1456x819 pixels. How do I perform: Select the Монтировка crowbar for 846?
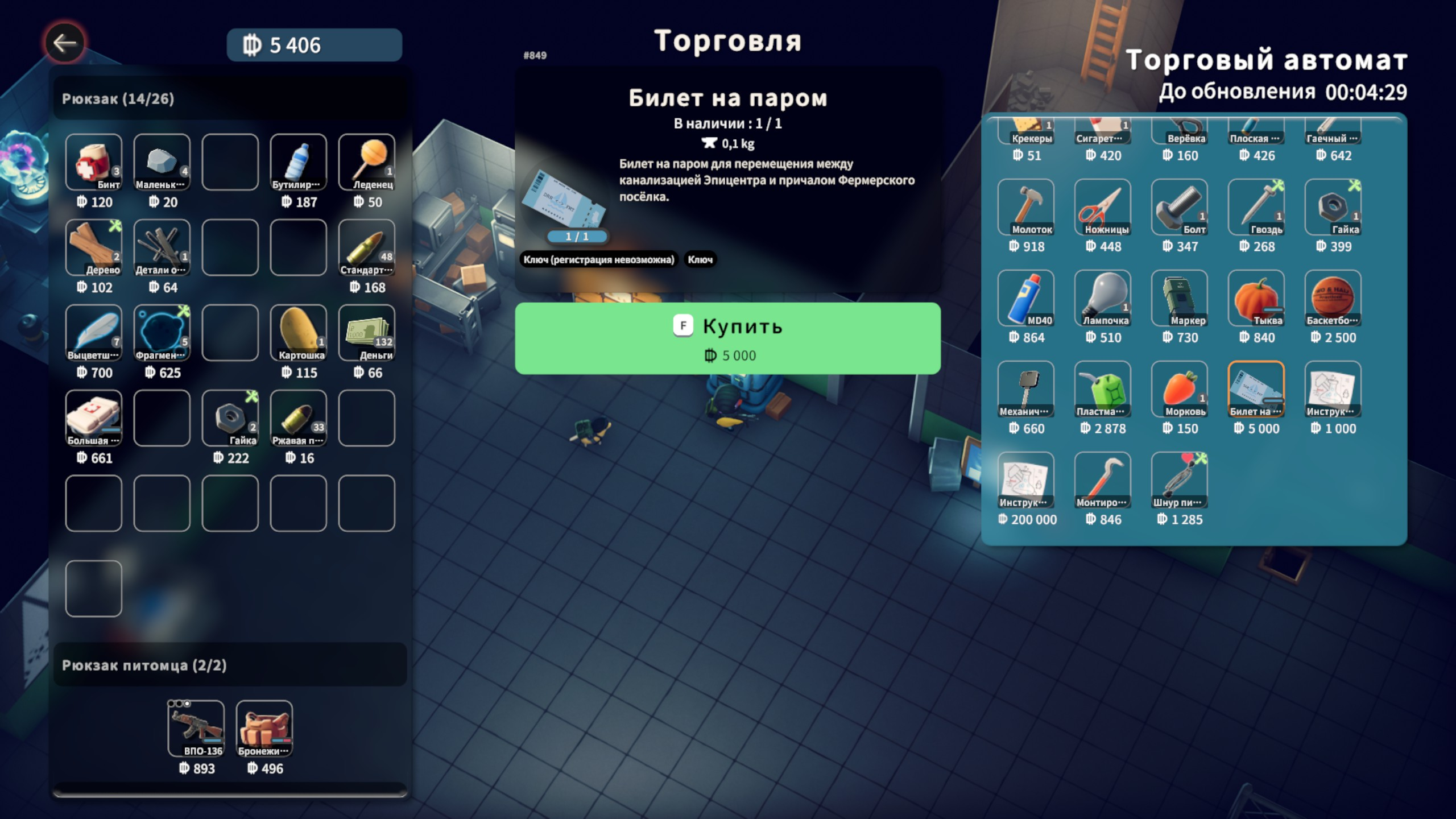point(1103,480)
